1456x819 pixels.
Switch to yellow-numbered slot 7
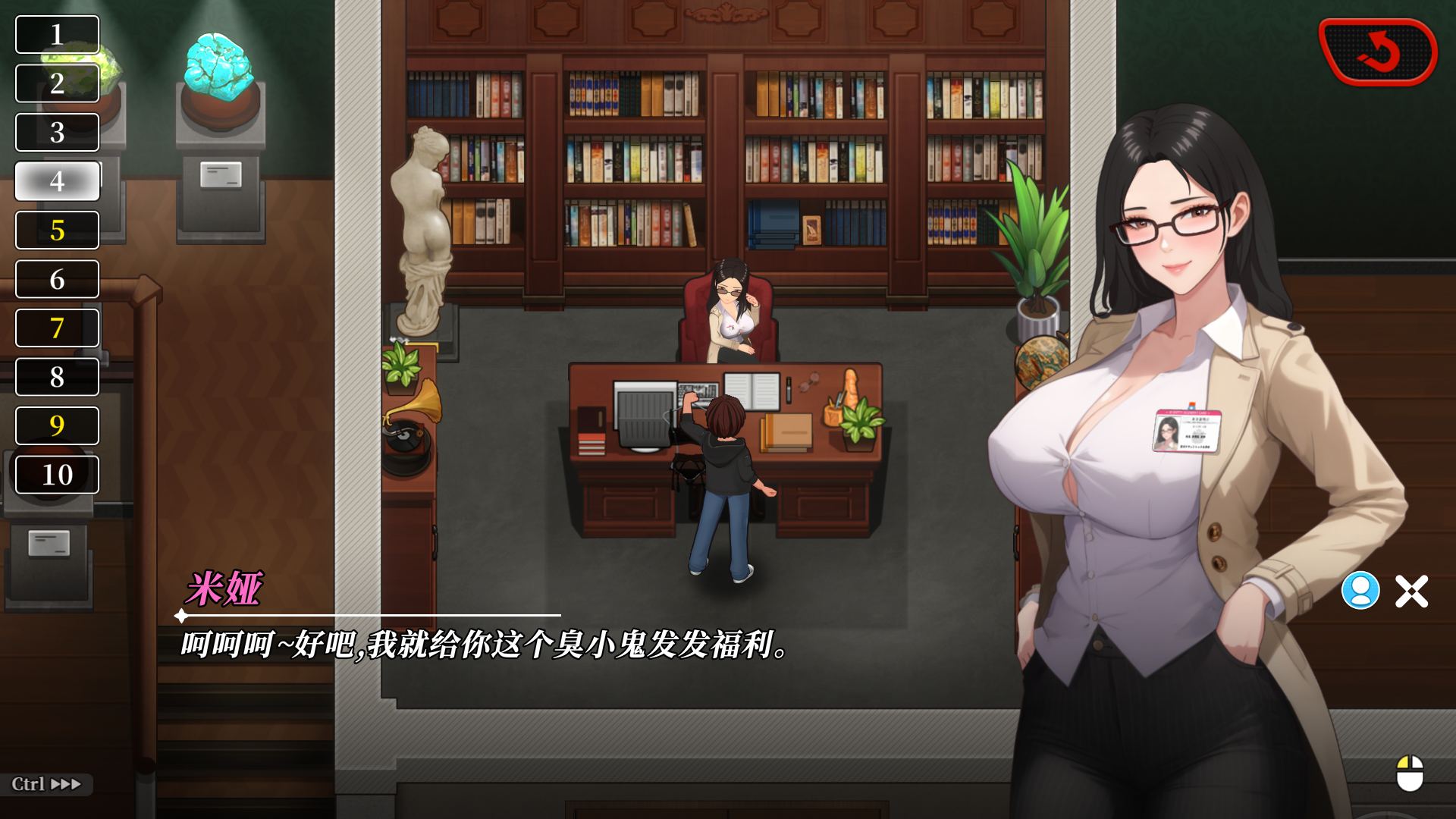click(x=56, y=328)
